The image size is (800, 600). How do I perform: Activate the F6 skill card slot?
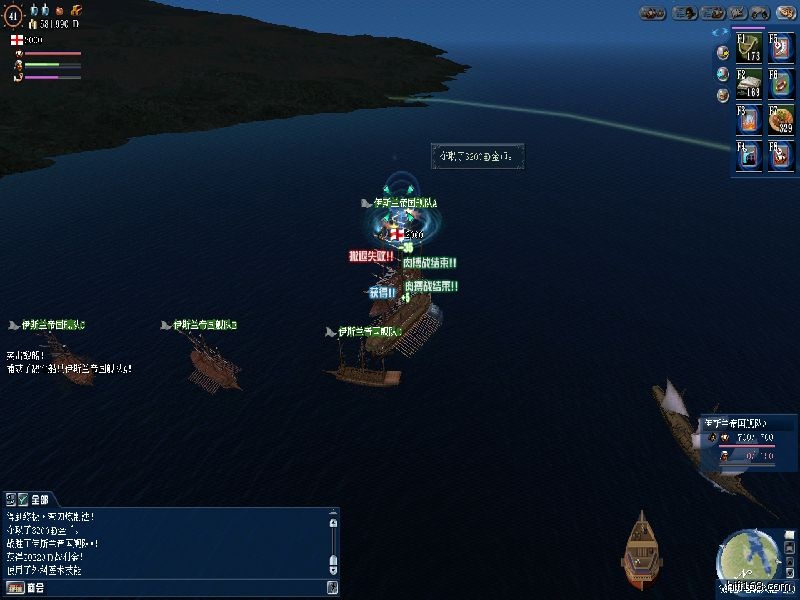click(781, 83)
